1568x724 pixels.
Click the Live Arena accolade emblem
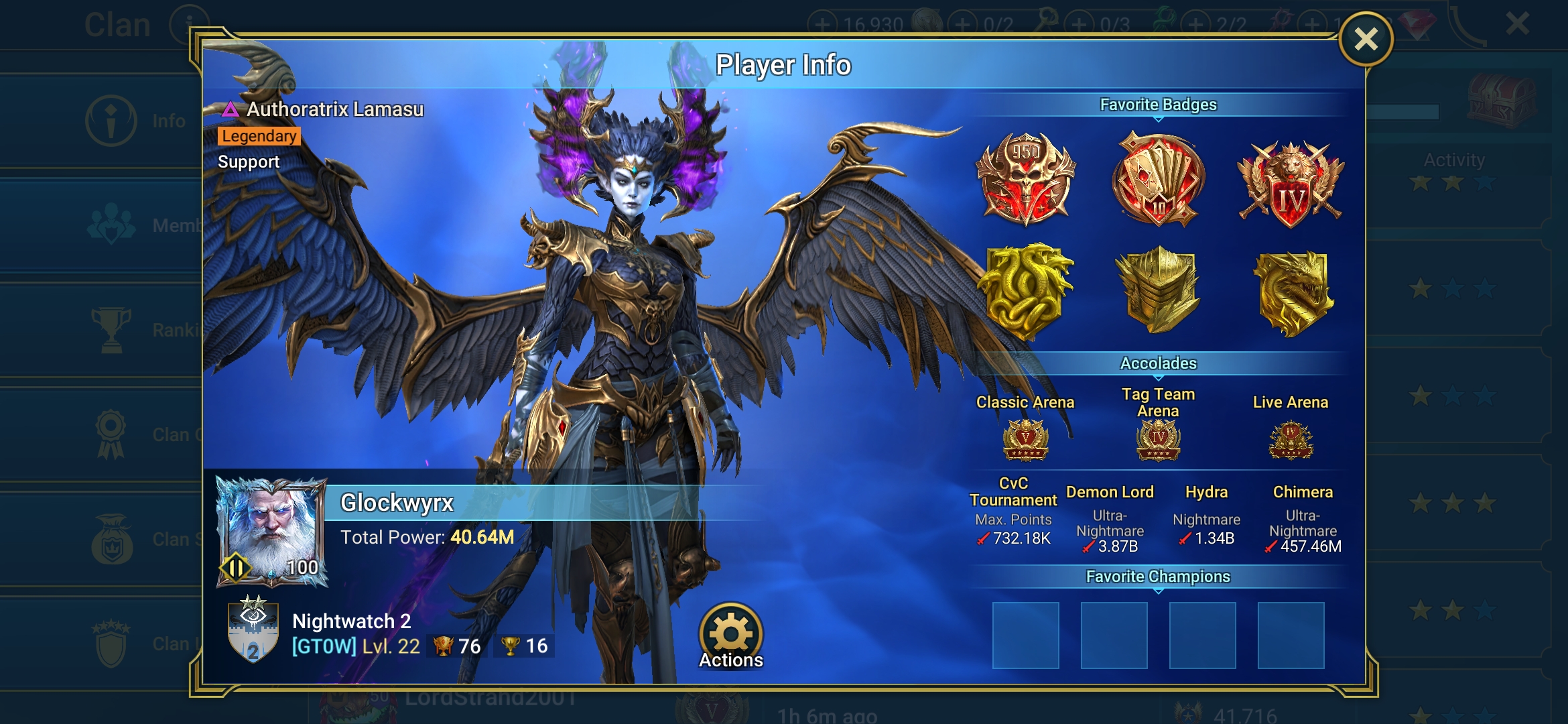point(1291,440)
